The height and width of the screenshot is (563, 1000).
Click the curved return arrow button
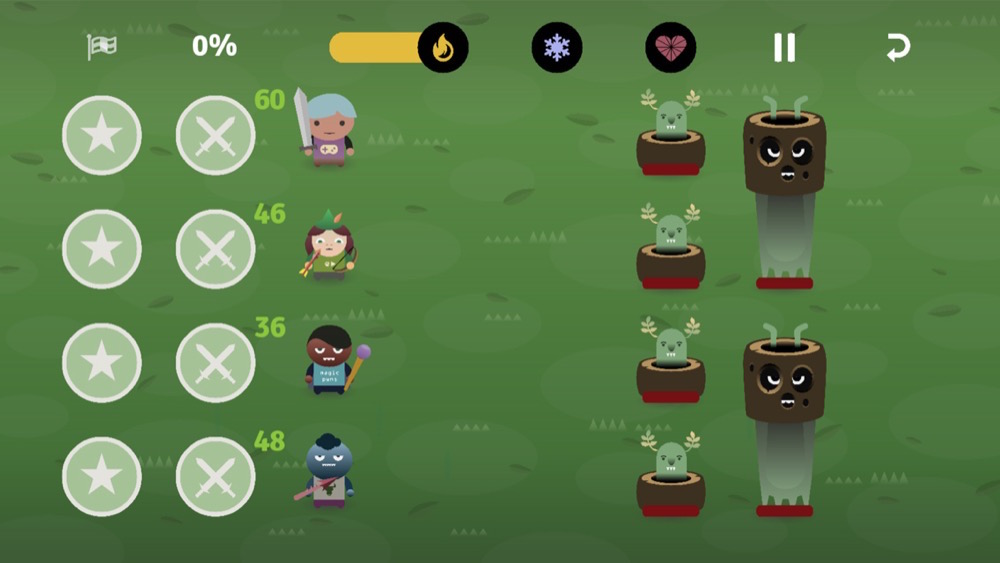click(x=898, y=48)
